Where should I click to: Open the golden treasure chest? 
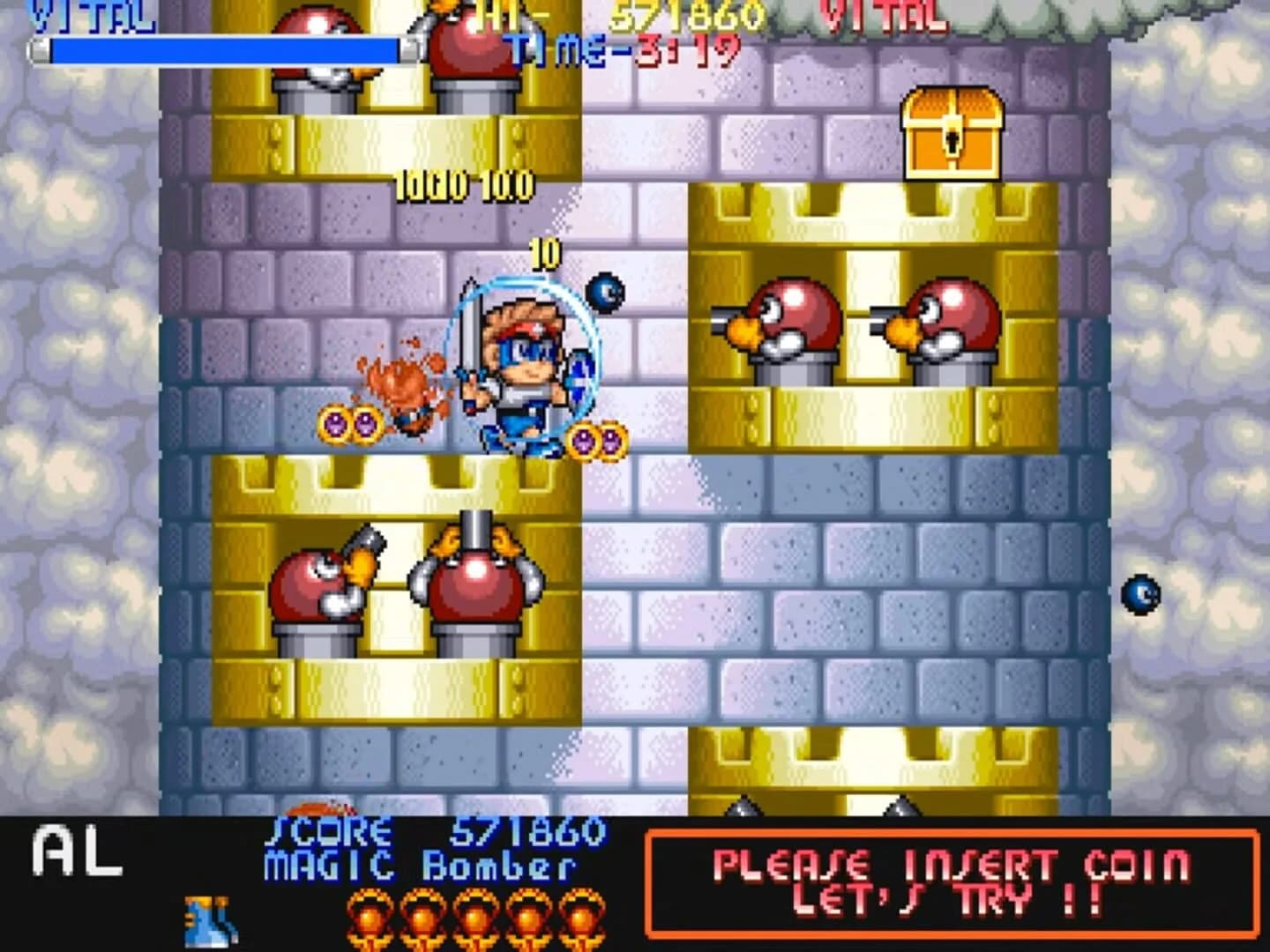tap(952, 132)
